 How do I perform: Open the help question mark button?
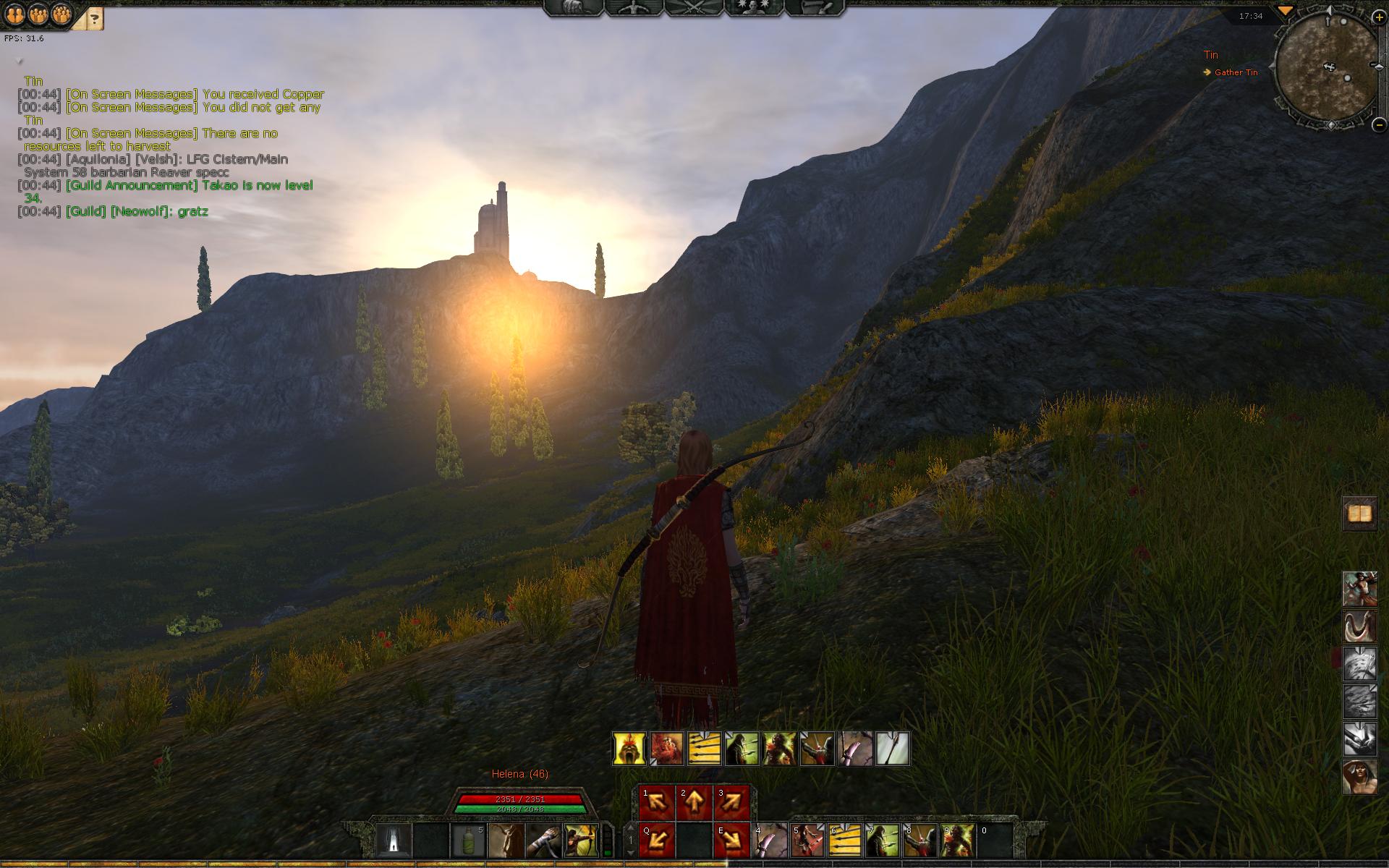(95, 18)
